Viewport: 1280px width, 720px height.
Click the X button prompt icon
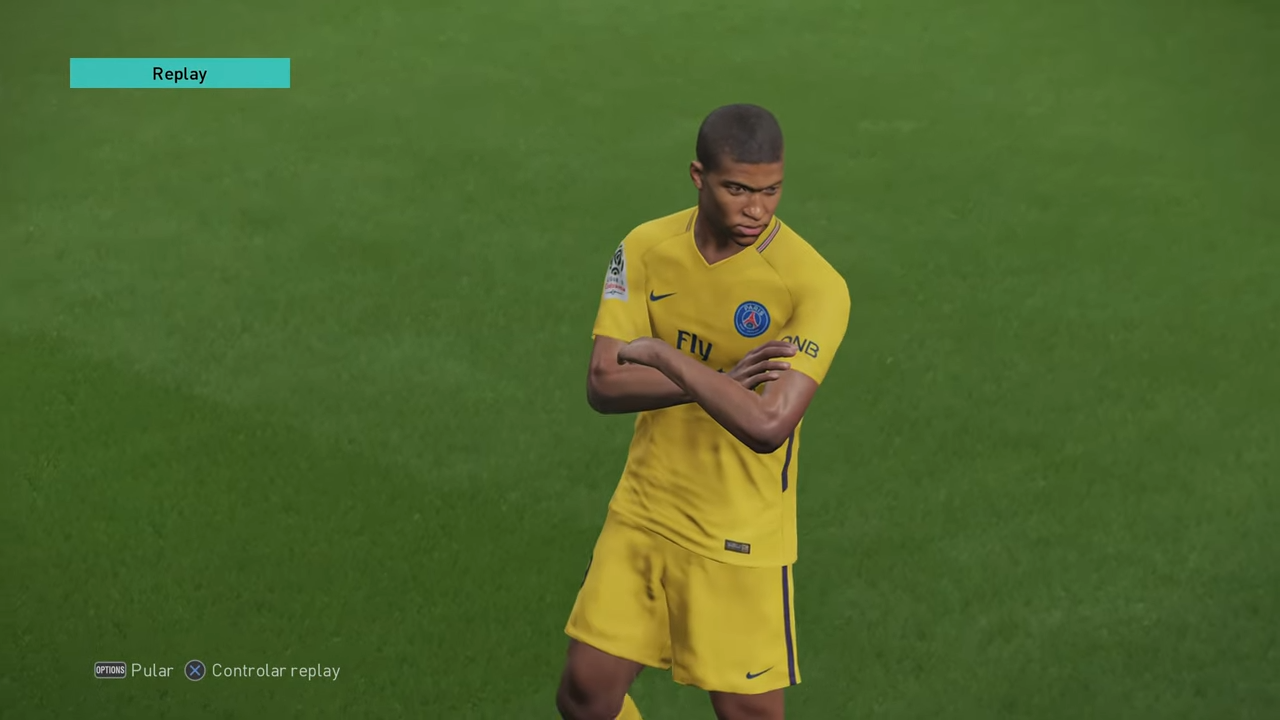point(195,670)
